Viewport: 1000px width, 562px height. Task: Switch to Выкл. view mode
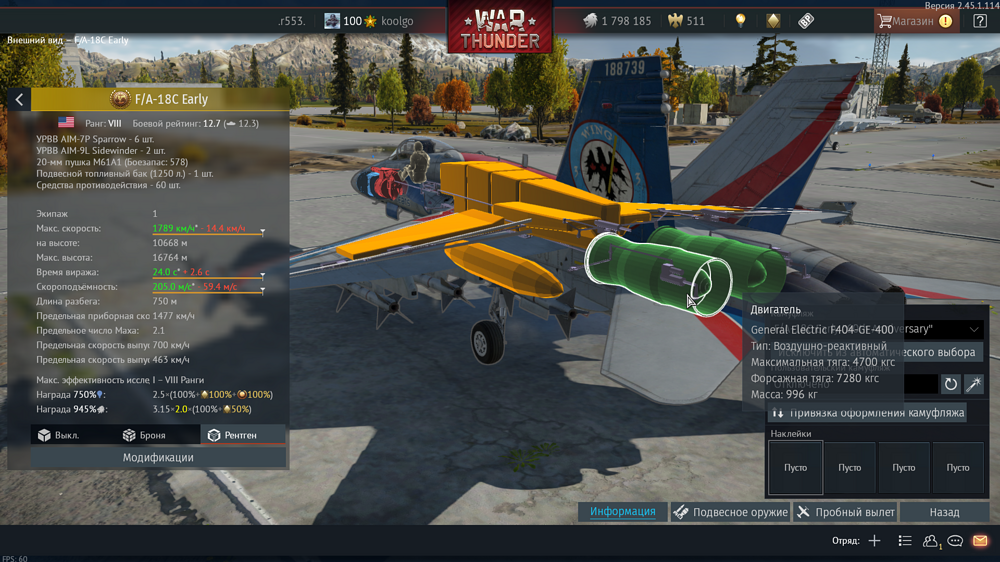point(59,435)
